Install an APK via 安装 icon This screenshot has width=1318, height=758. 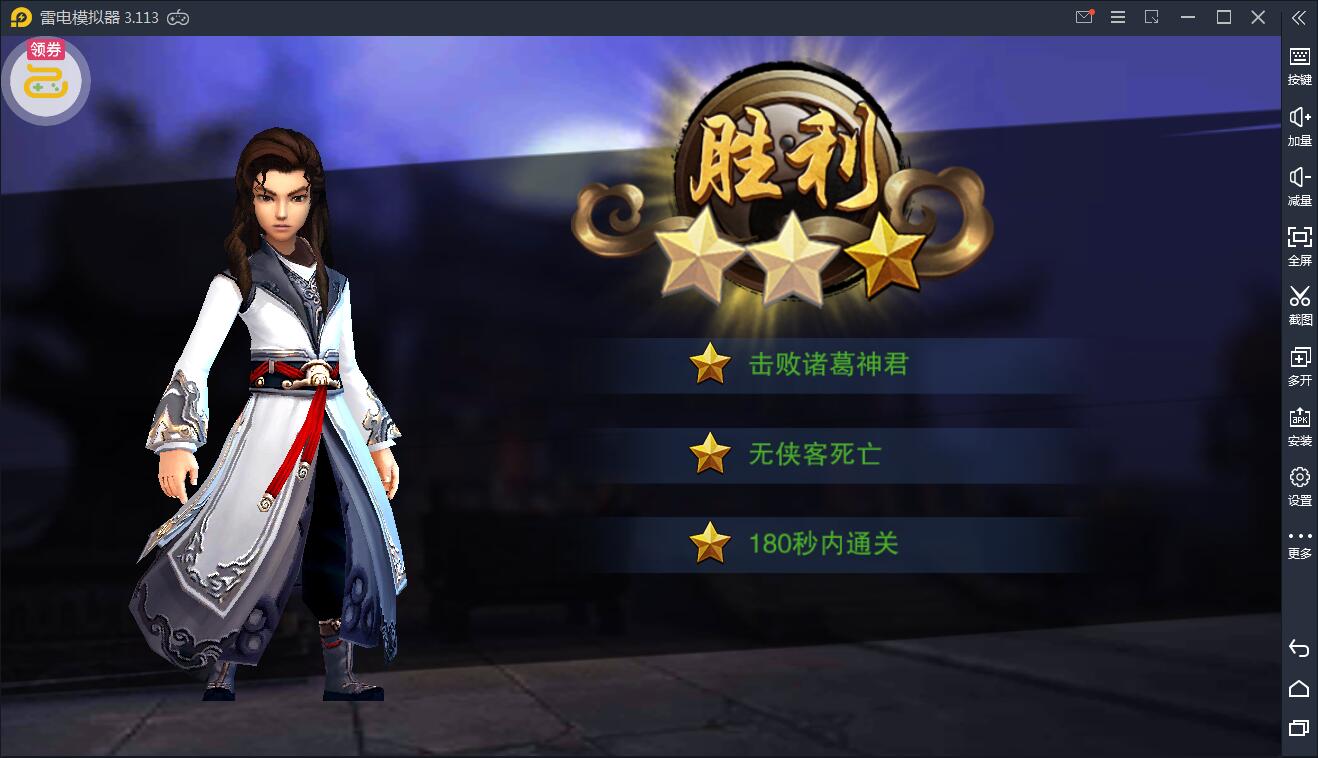(x=1299, y=427)
